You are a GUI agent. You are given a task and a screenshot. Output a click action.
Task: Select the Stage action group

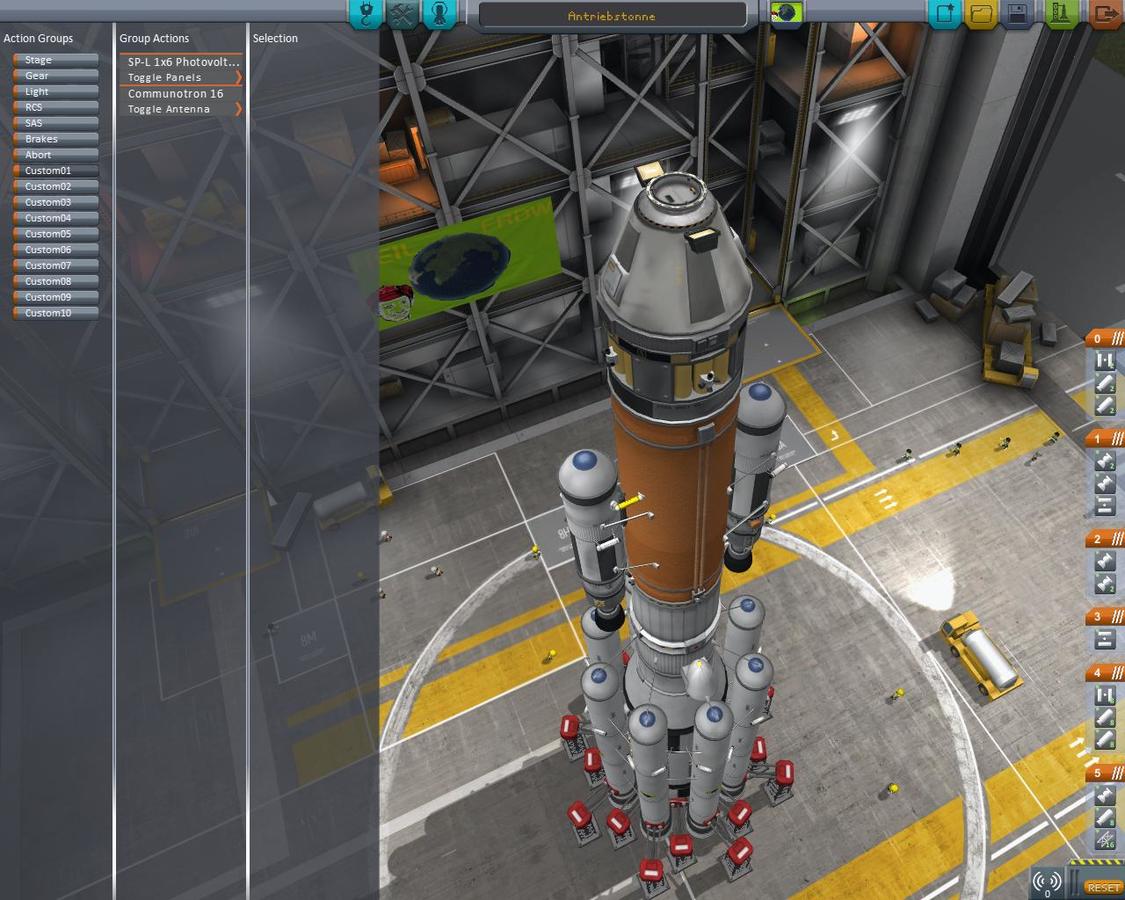click(55, 60)
